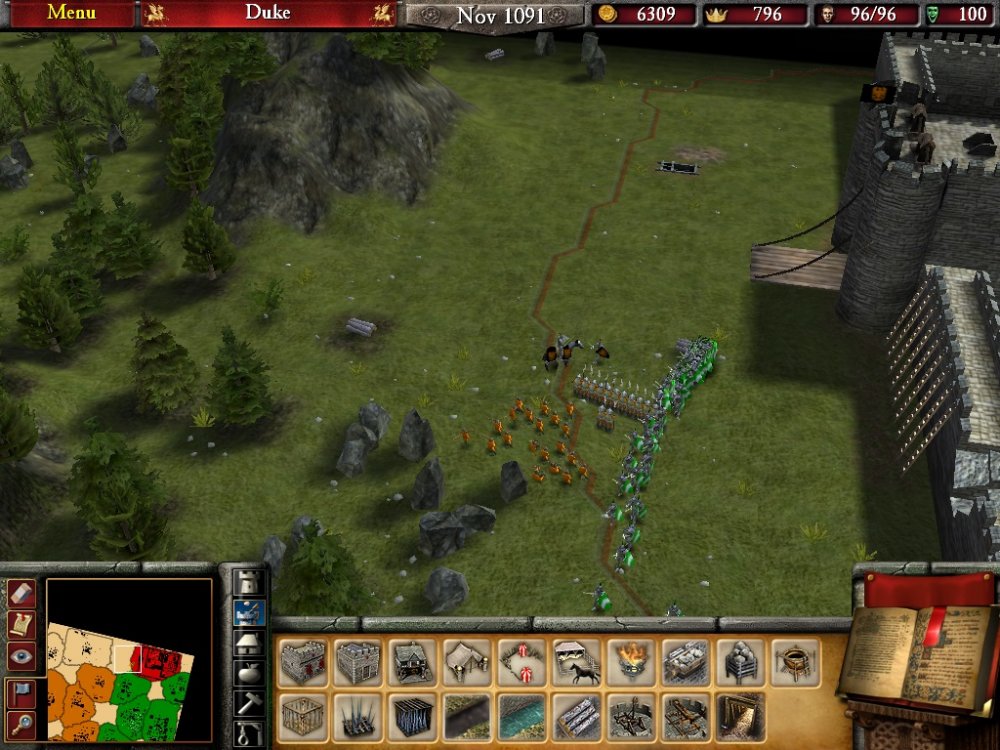
Task: Click the minimap territory overview
Action: tap(128, 660)
